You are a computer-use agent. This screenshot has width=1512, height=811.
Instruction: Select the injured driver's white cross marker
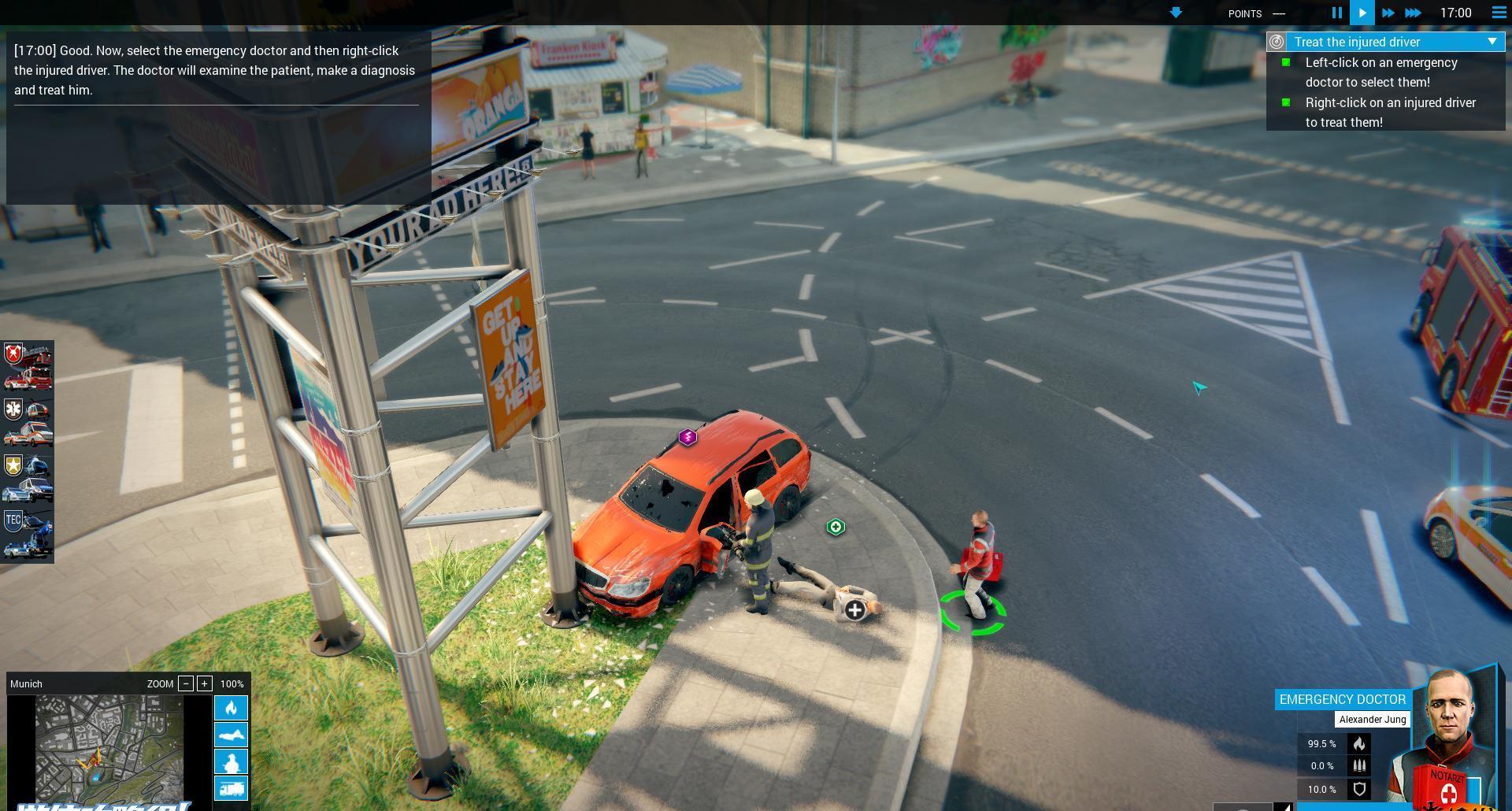(x=854, y=609)
